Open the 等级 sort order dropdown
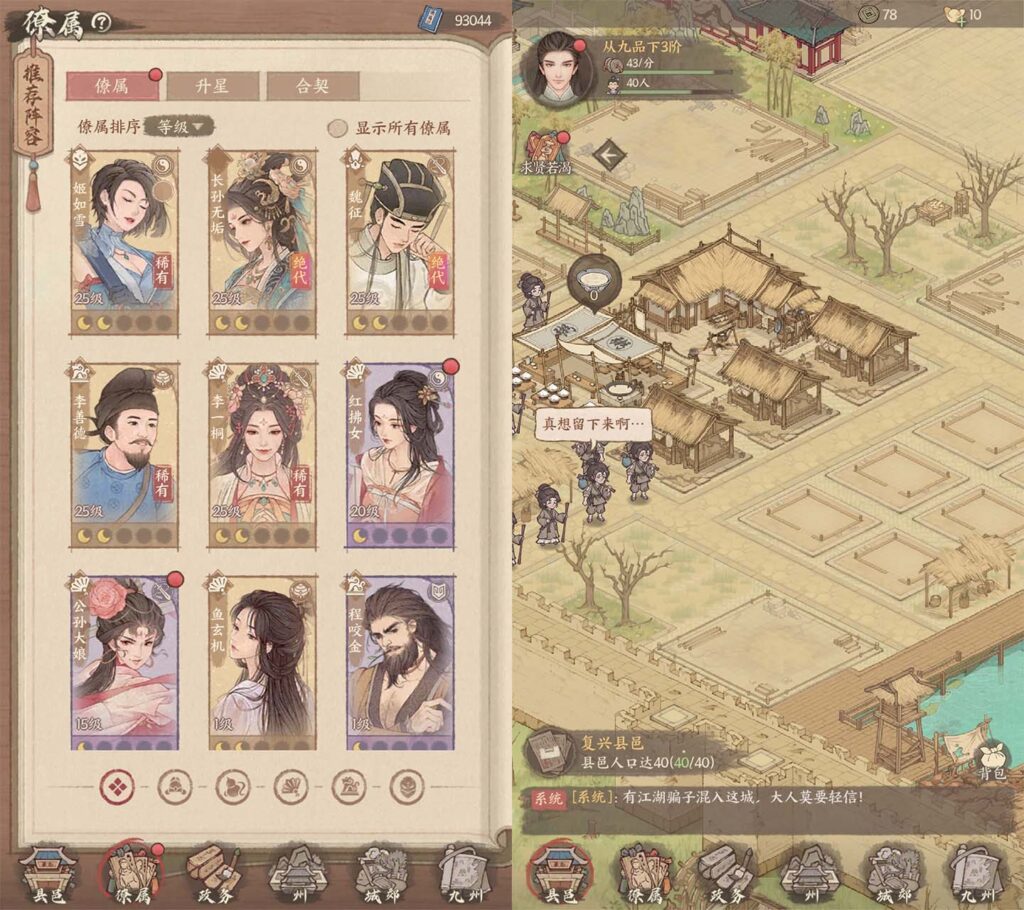 tap(179, 127)
